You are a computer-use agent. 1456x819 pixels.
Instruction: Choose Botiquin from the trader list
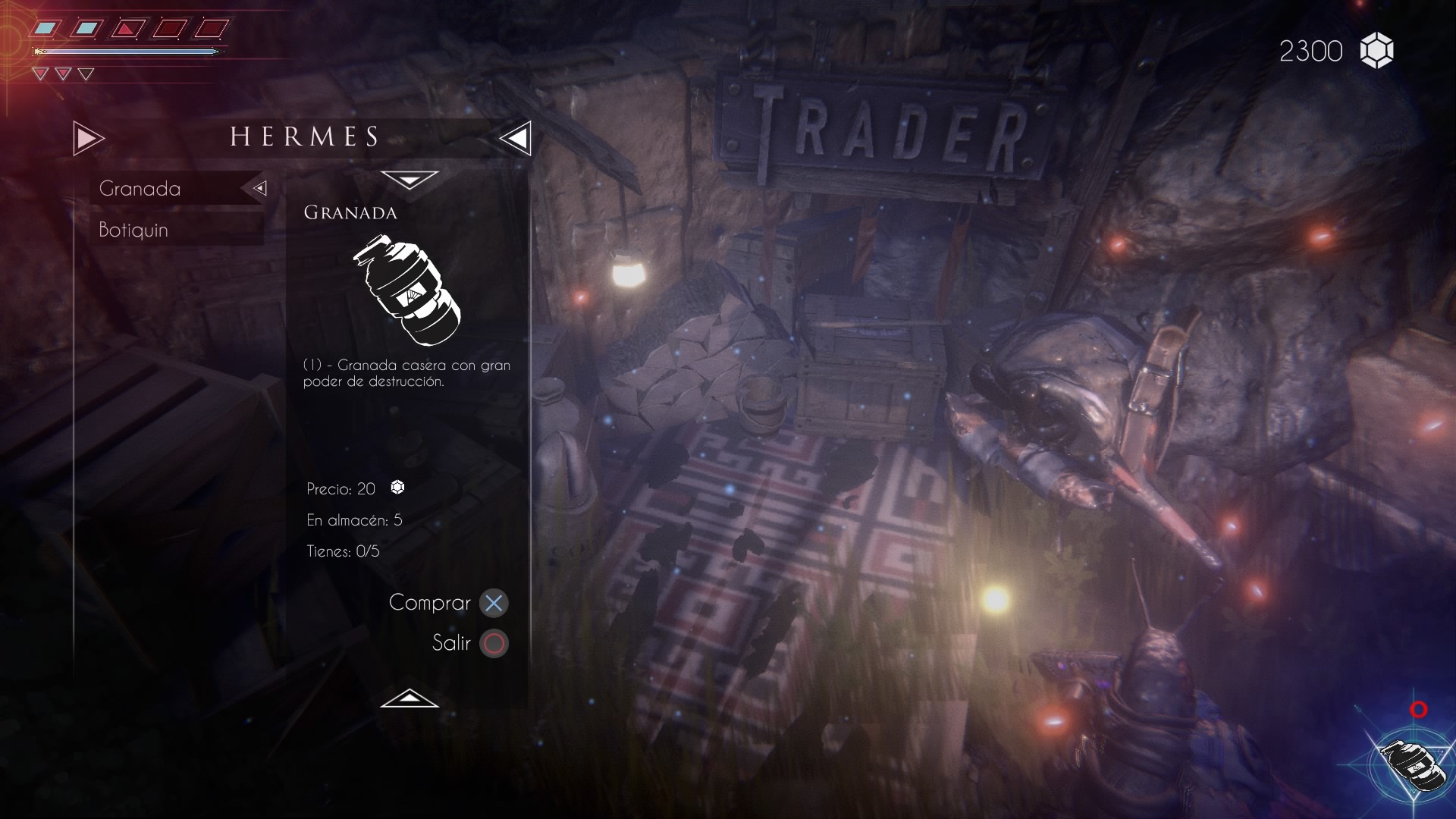(x=134, y=230)
